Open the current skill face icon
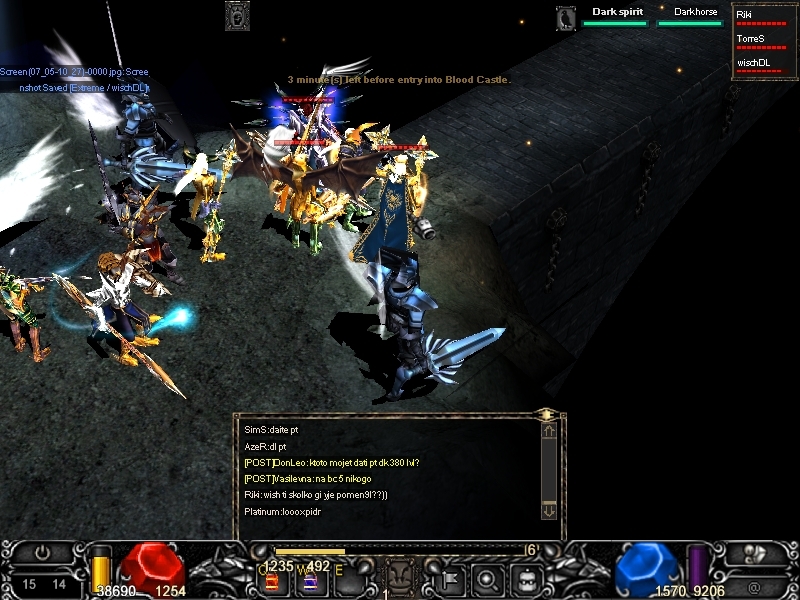 [399, 577]
